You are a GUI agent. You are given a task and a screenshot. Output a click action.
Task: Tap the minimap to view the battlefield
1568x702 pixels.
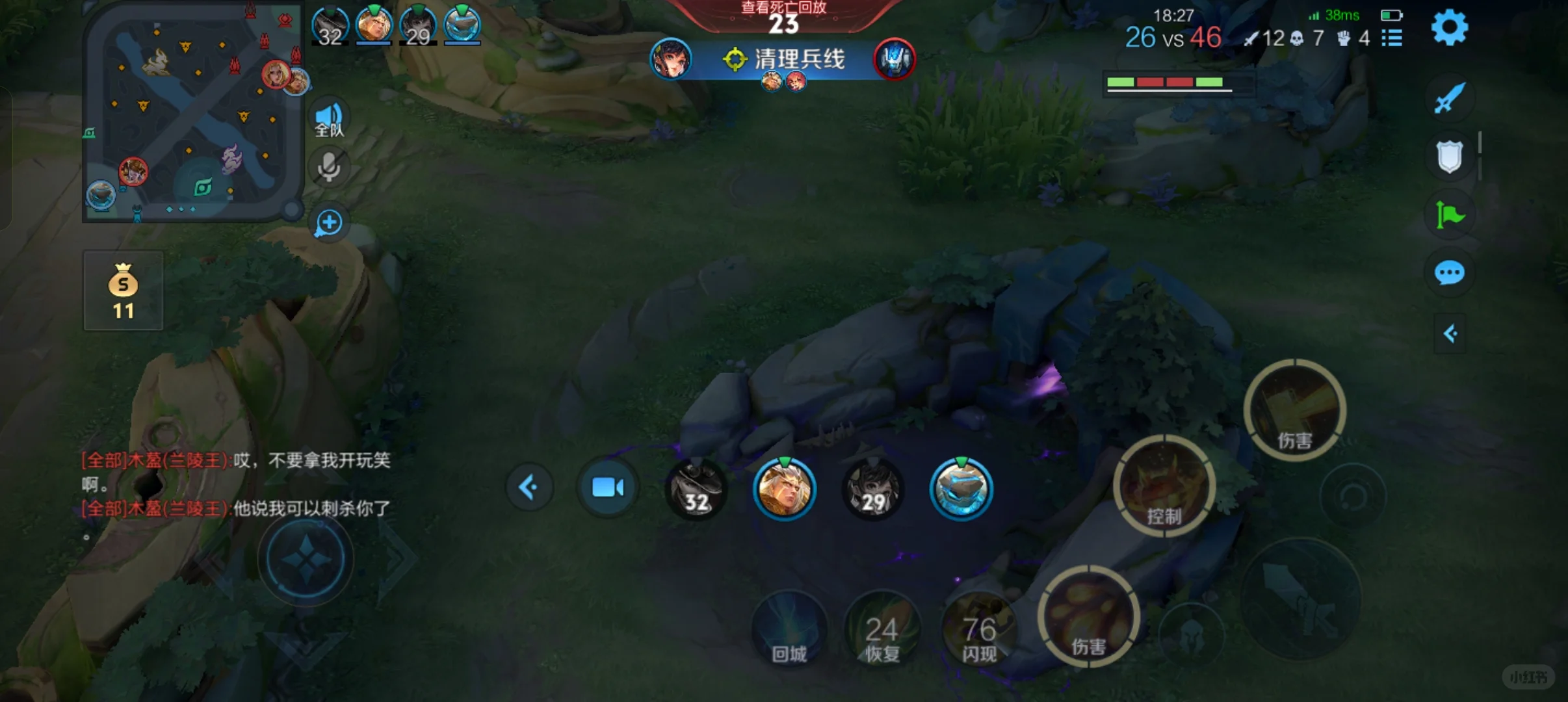tap(193, 112)
